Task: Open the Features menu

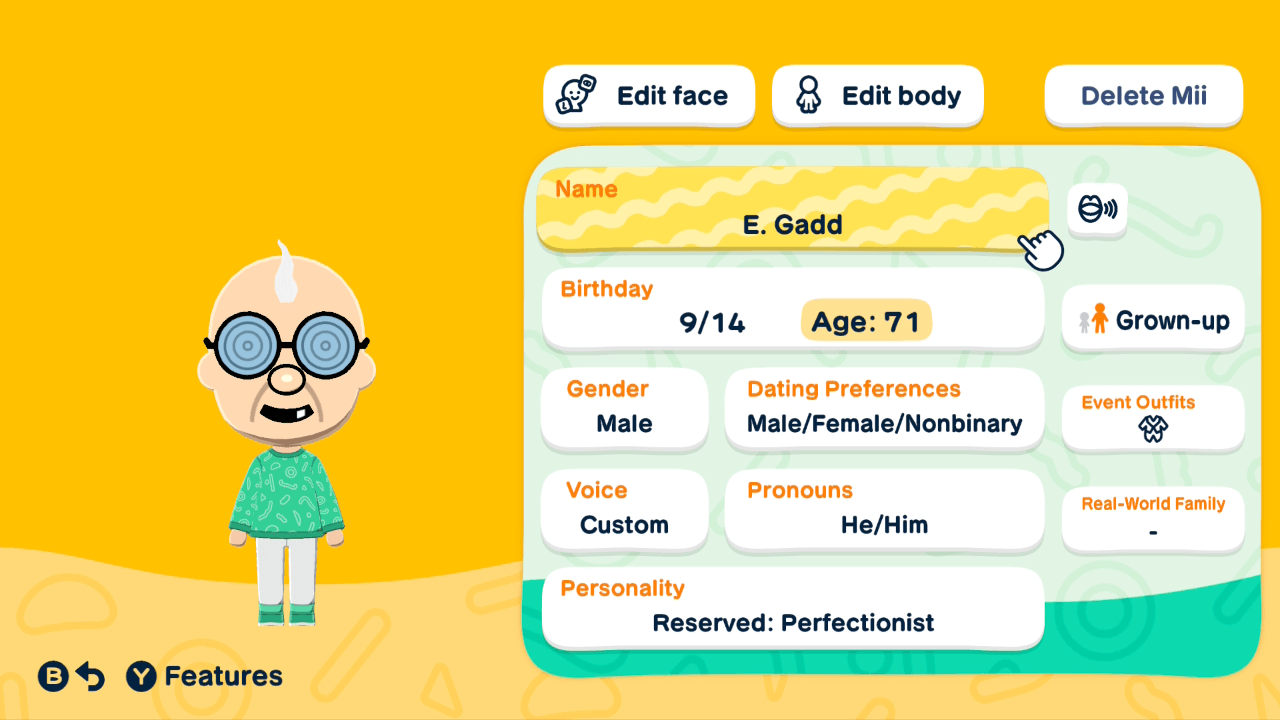Action: [x=205, y=676]
